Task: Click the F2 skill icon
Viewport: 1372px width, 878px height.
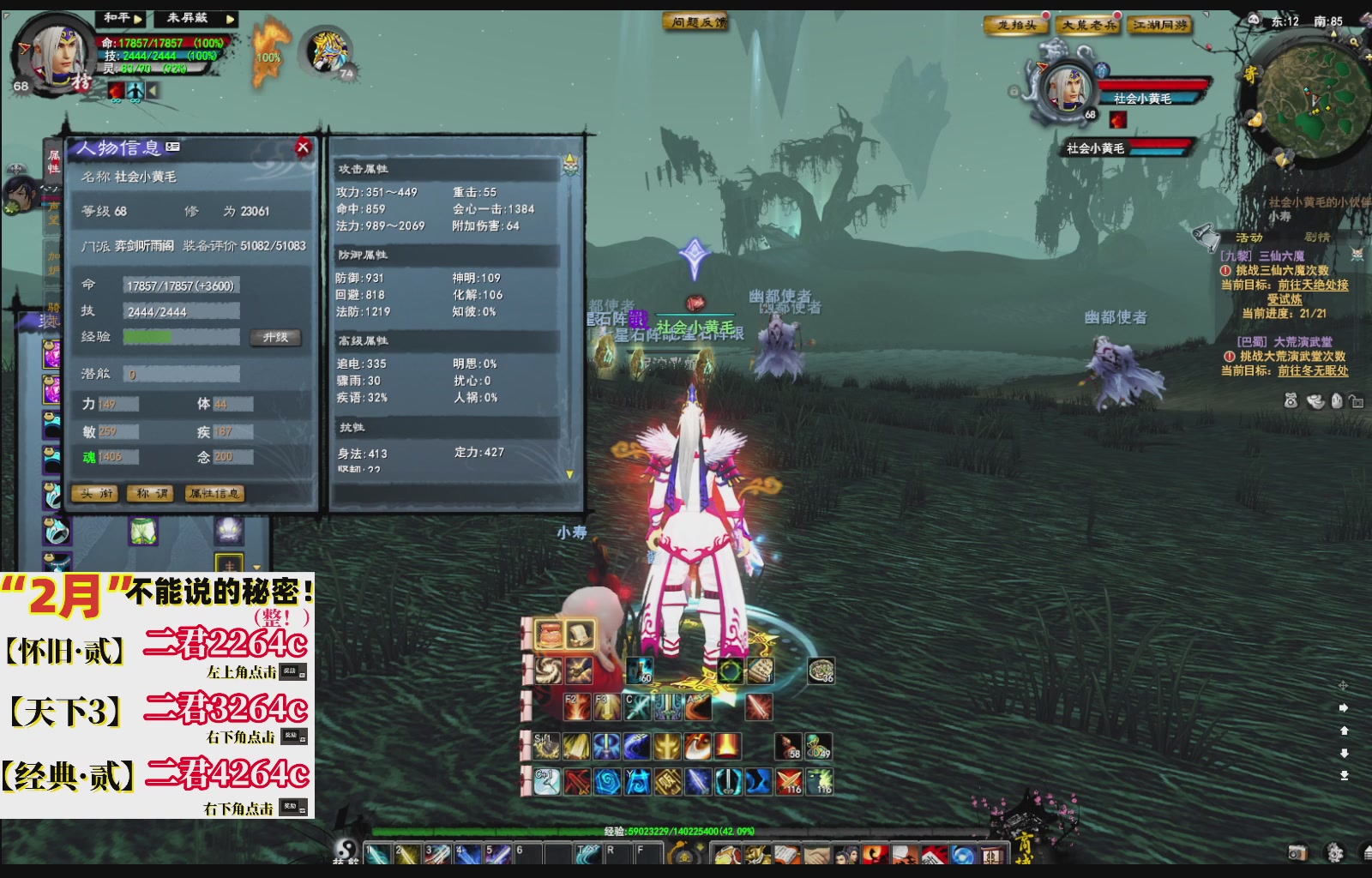Action: point(577,705)
